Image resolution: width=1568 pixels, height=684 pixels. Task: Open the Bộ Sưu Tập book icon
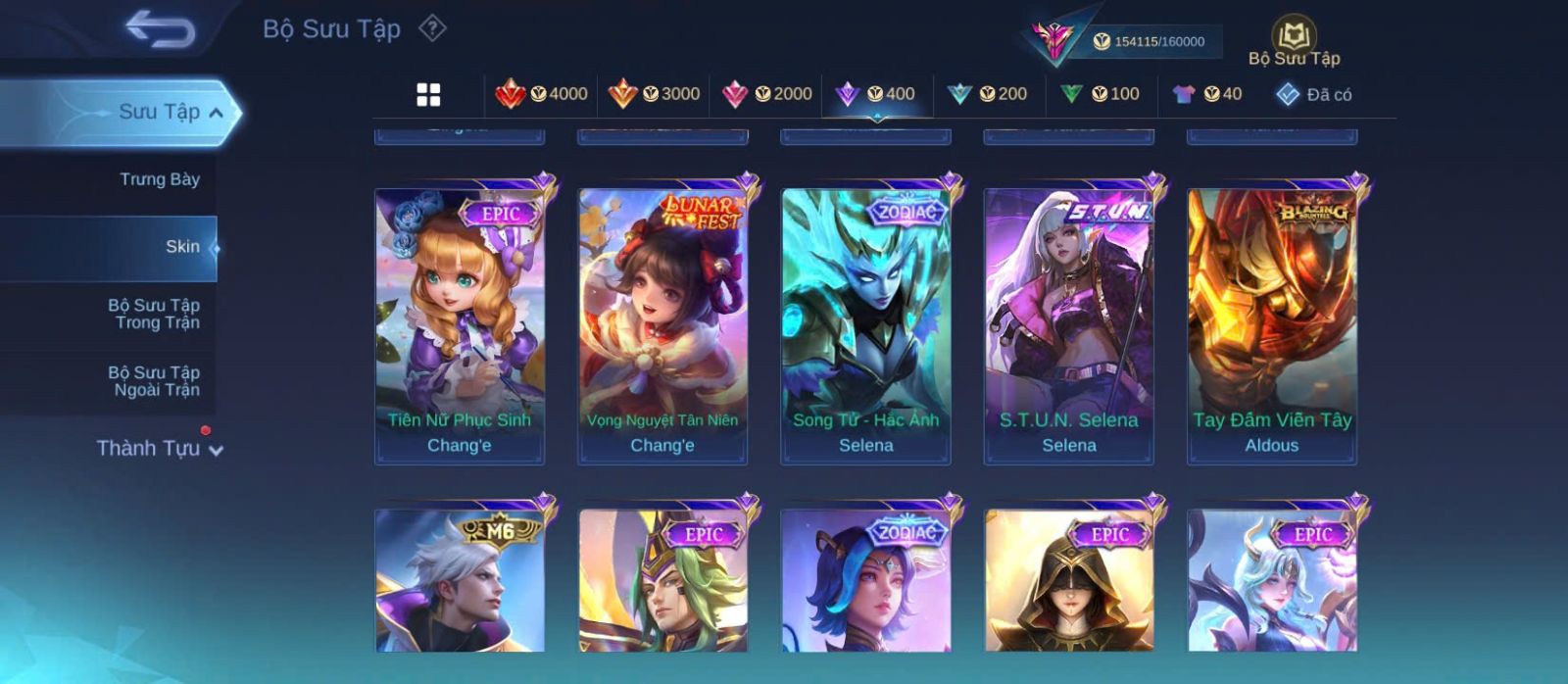click(1294, 41)
